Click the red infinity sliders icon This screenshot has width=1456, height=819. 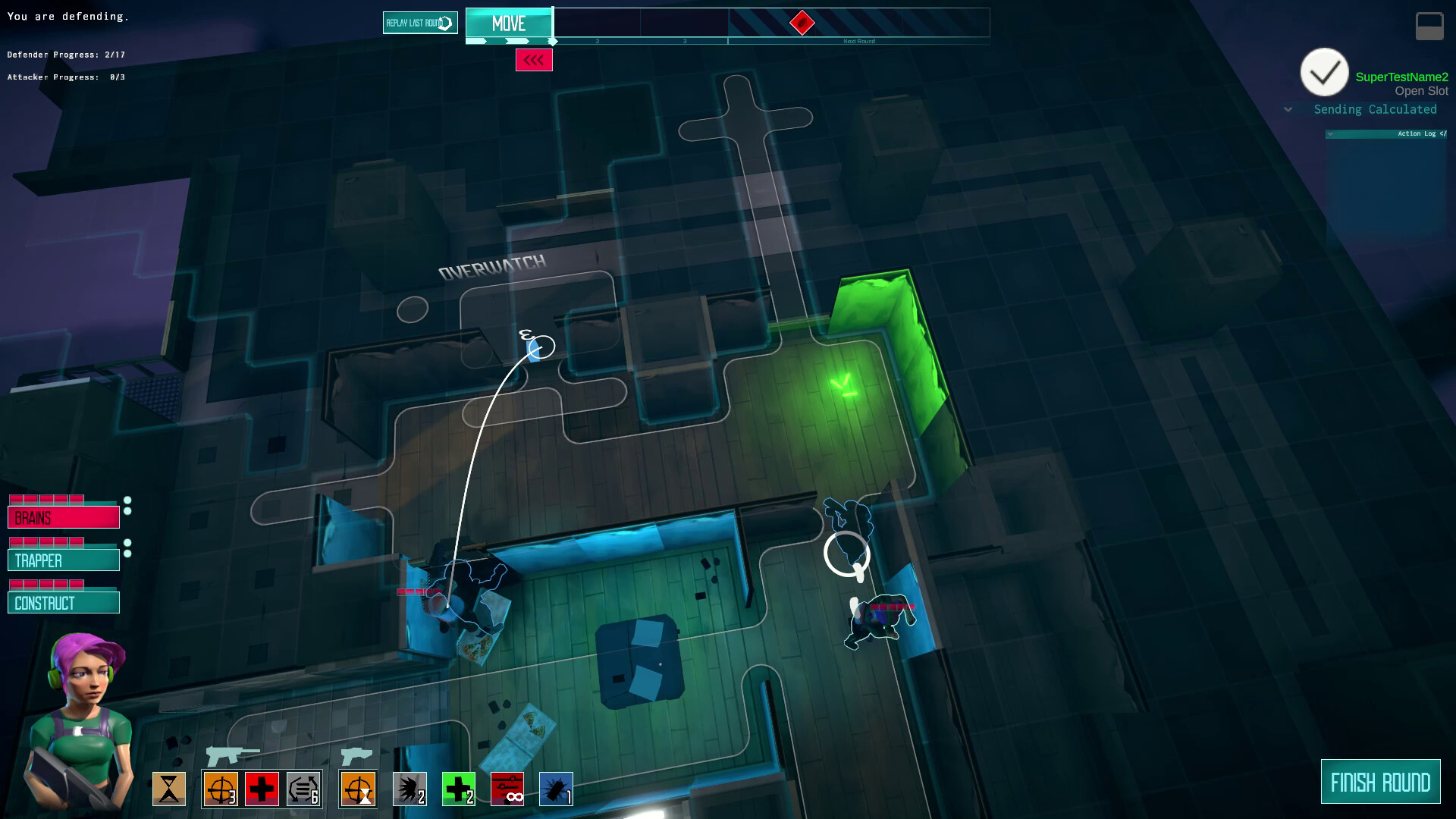(507, 789)
